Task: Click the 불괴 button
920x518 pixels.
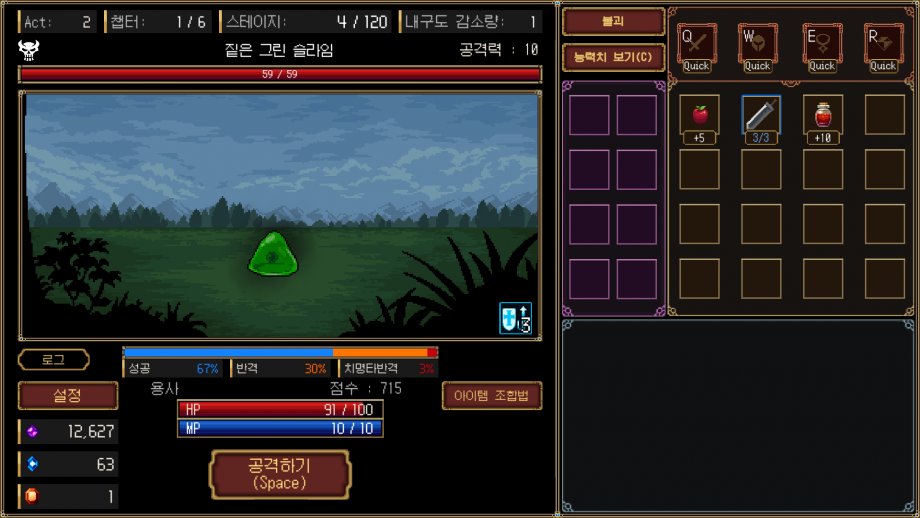Action: coord(613,21)
